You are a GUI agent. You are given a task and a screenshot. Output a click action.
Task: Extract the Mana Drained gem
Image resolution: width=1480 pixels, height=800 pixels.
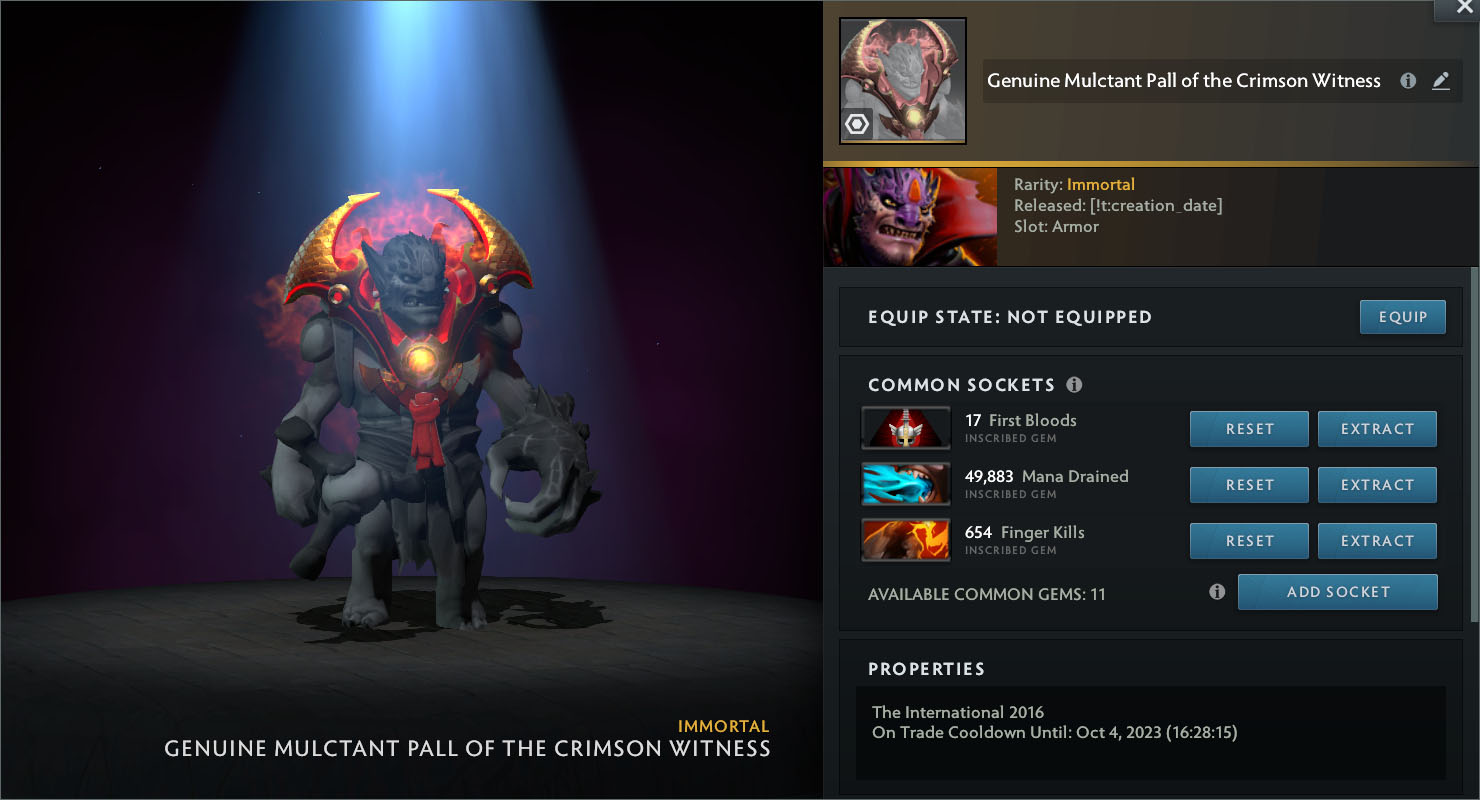click(x=1377, y=485)
